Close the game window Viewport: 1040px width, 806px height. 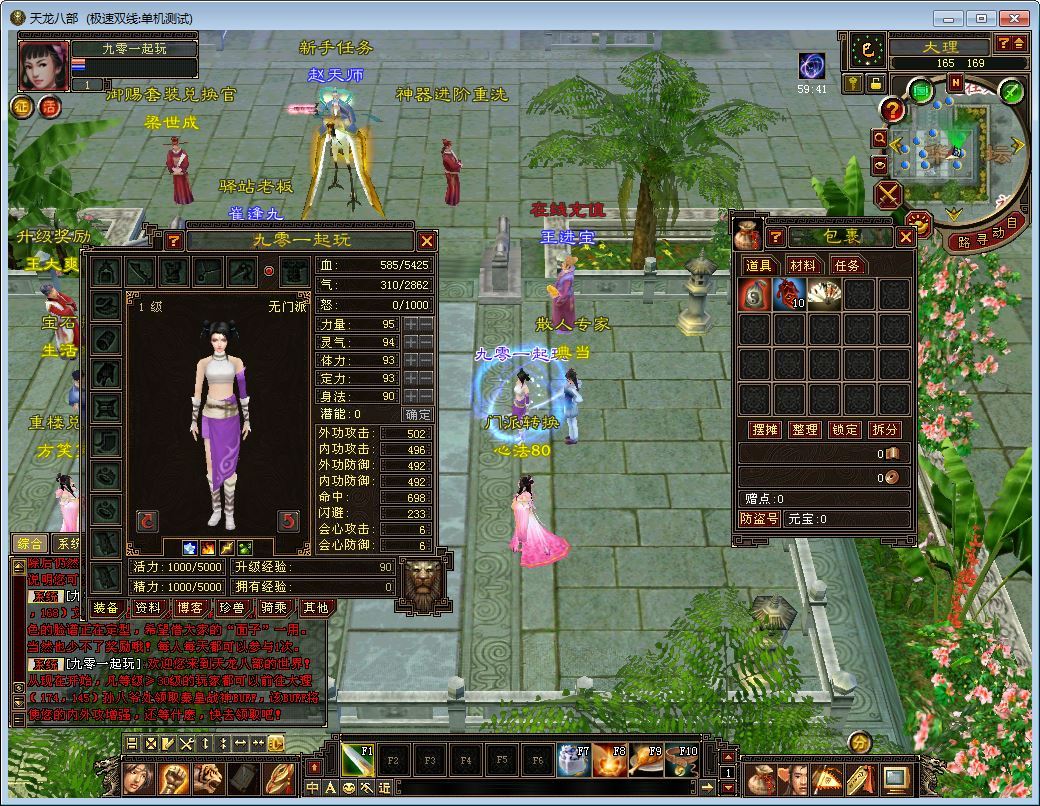point(1012,18)
